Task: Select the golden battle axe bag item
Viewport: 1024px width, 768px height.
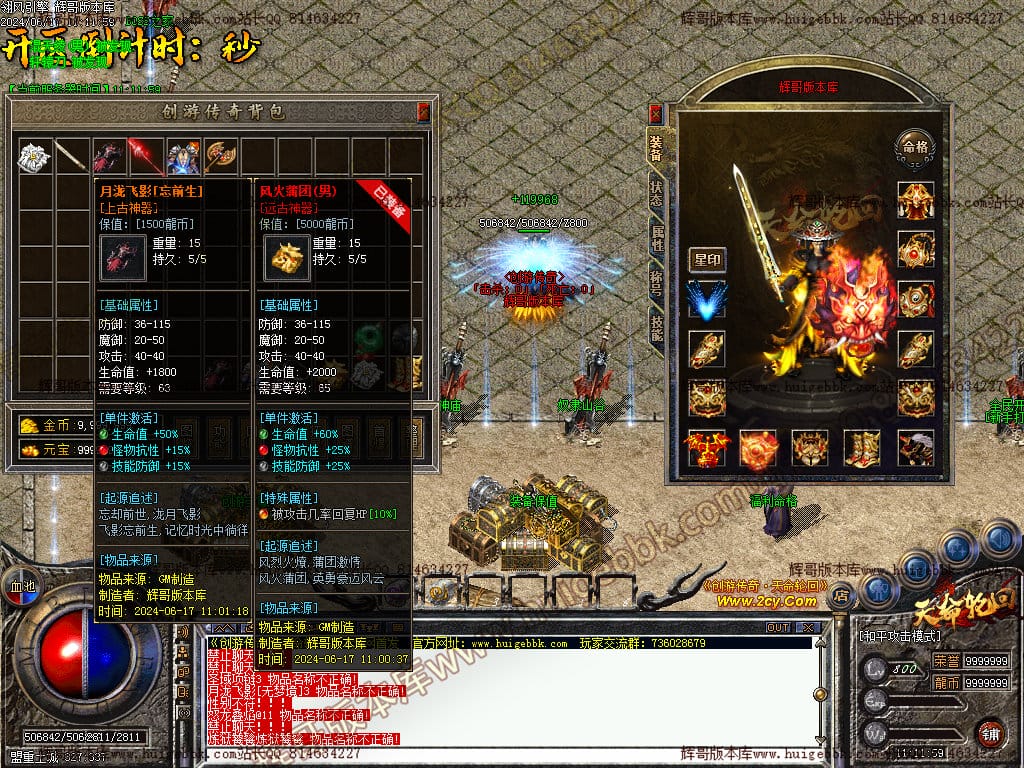Action: pos(221,156)
